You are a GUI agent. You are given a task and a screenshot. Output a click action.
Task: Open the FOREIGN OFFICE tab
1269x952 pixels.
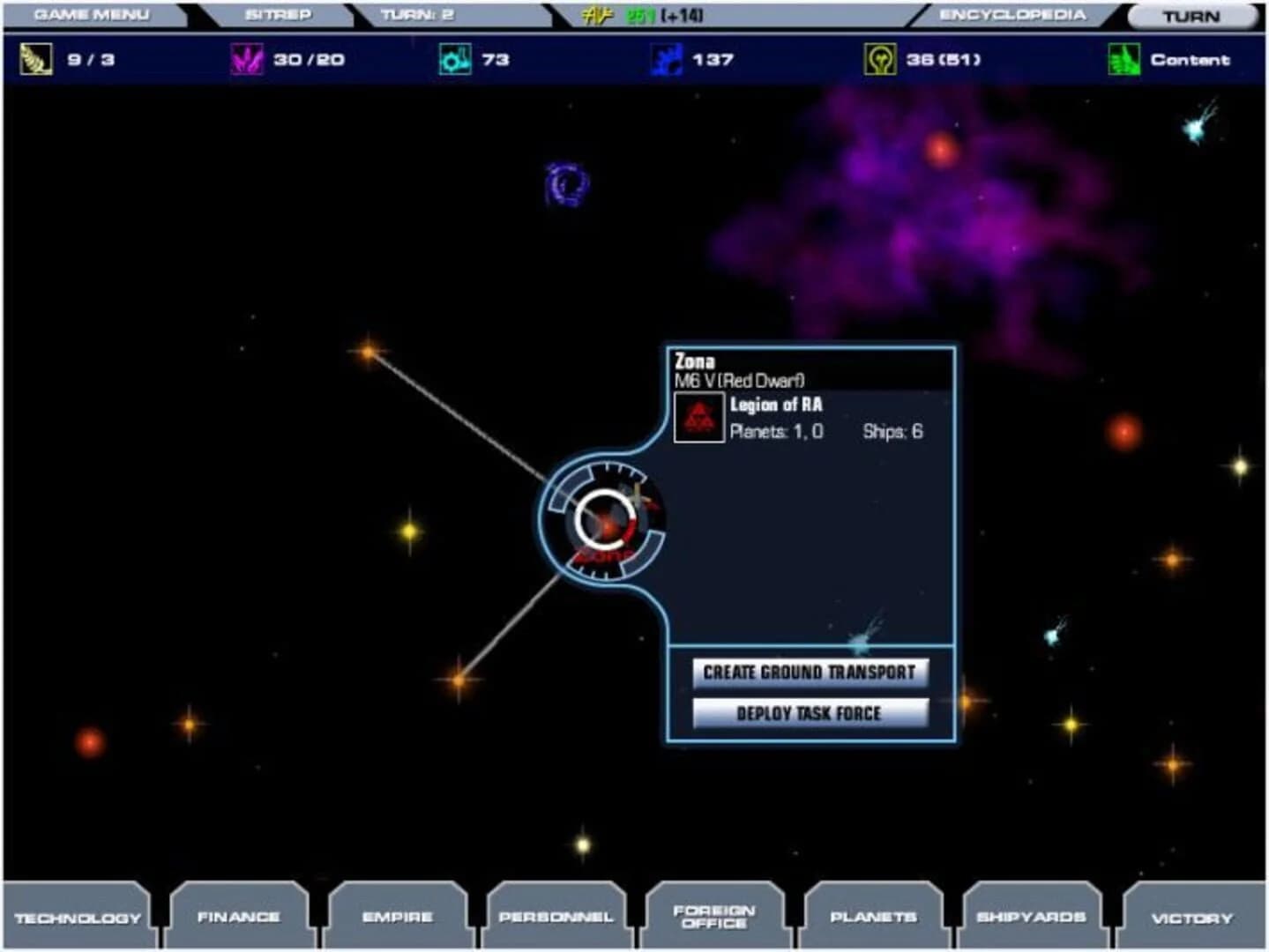coord(713,917)
